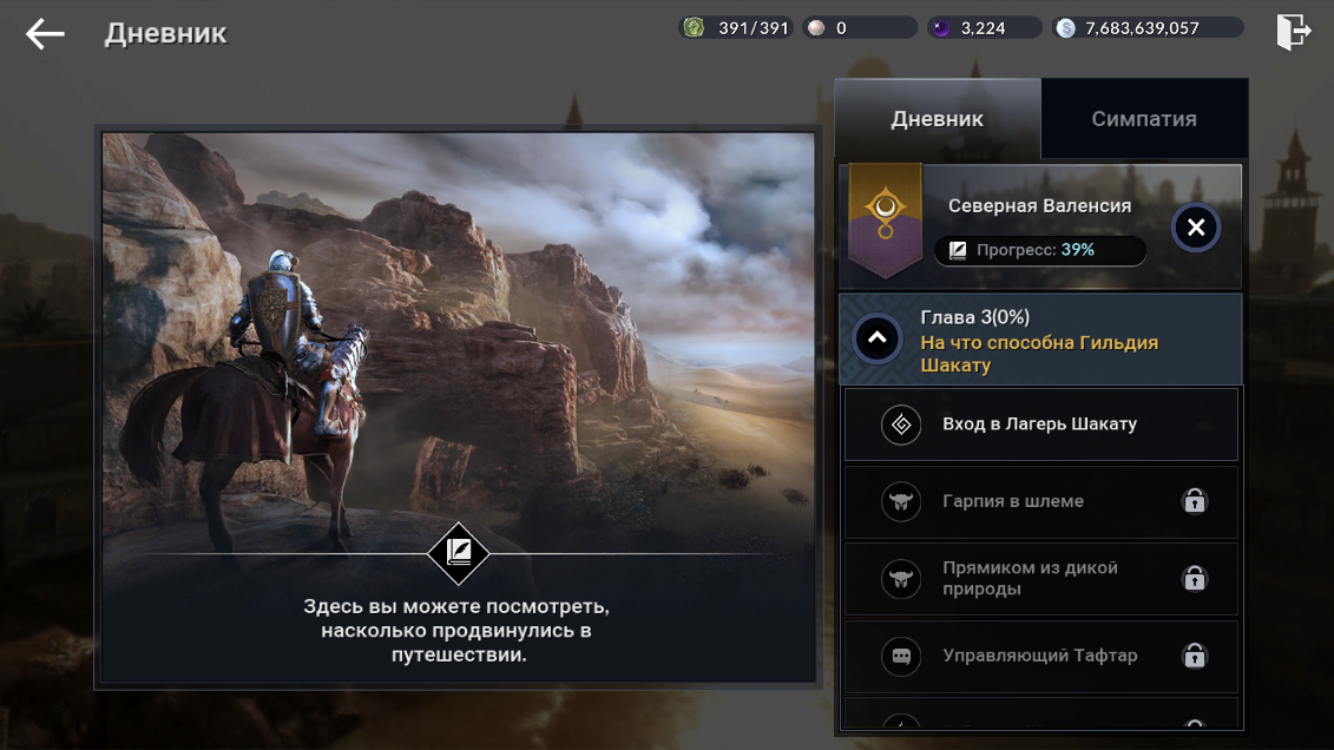Collapse the Глава 3 chapter list

click(x=877, y=339)
